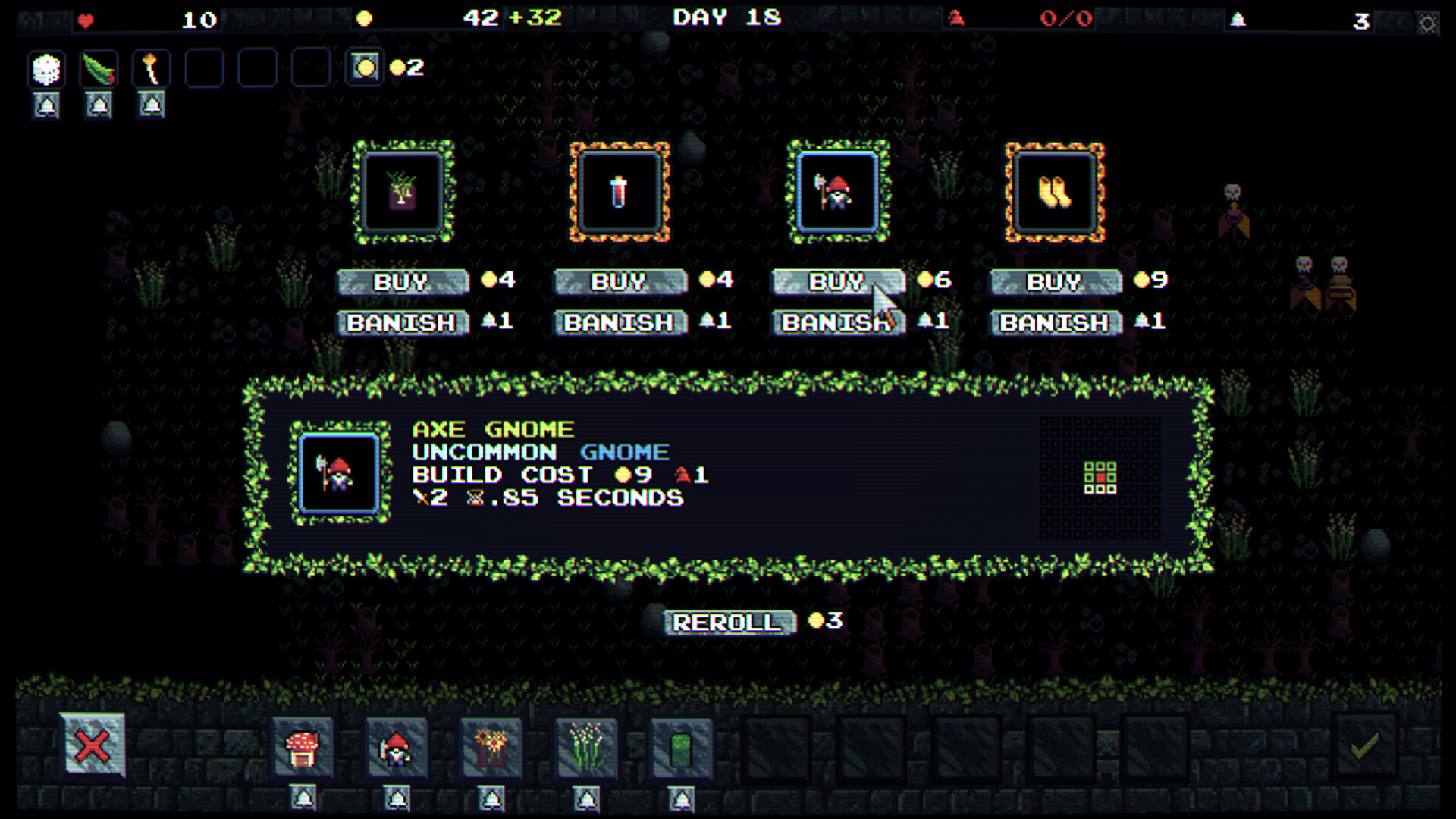This screenshot has width=1456, height=819.
Task: Select the wand item in the inventory bar
Action: (x=150, y=68)
